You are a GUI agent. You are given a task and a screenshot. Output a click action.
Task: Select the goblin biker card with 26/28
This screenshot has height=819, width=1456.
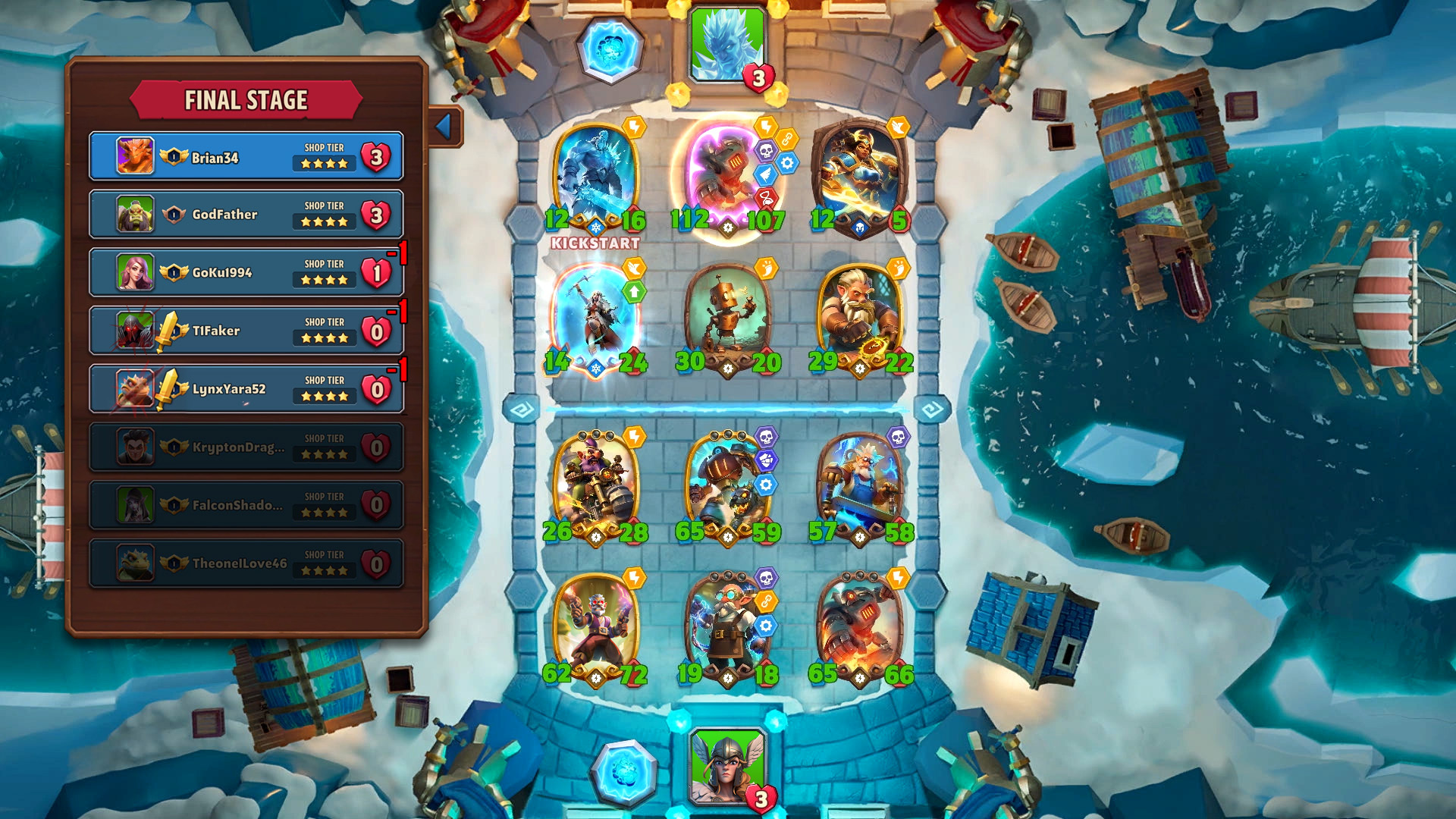(595, 485)
